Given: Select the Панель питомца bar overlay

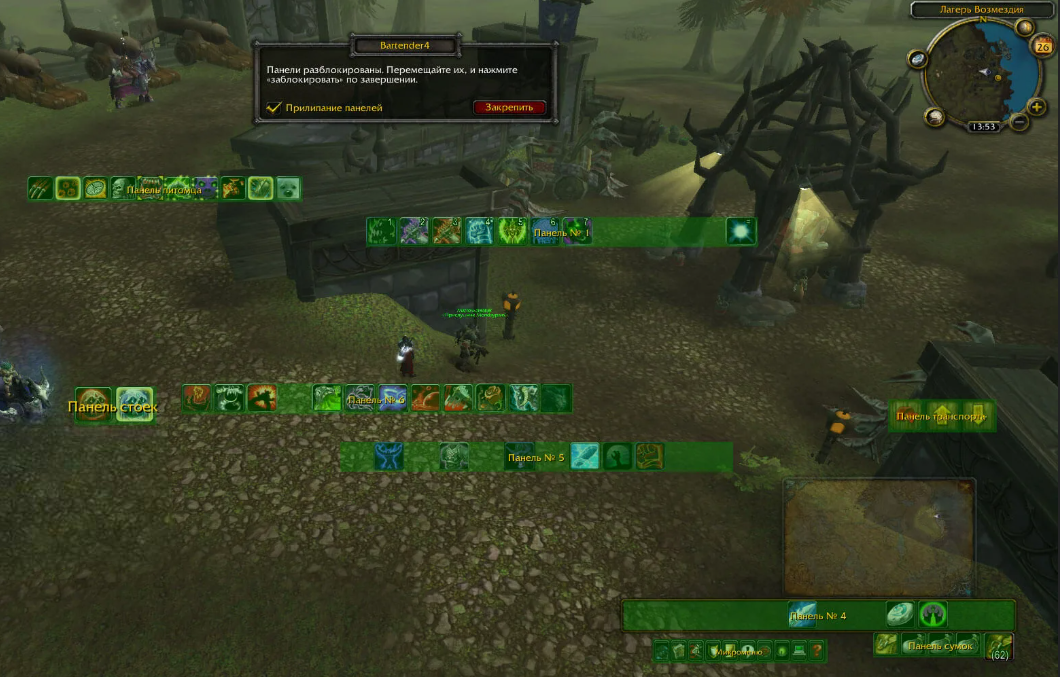Looking at the screenshot, I should coord(164,188).
